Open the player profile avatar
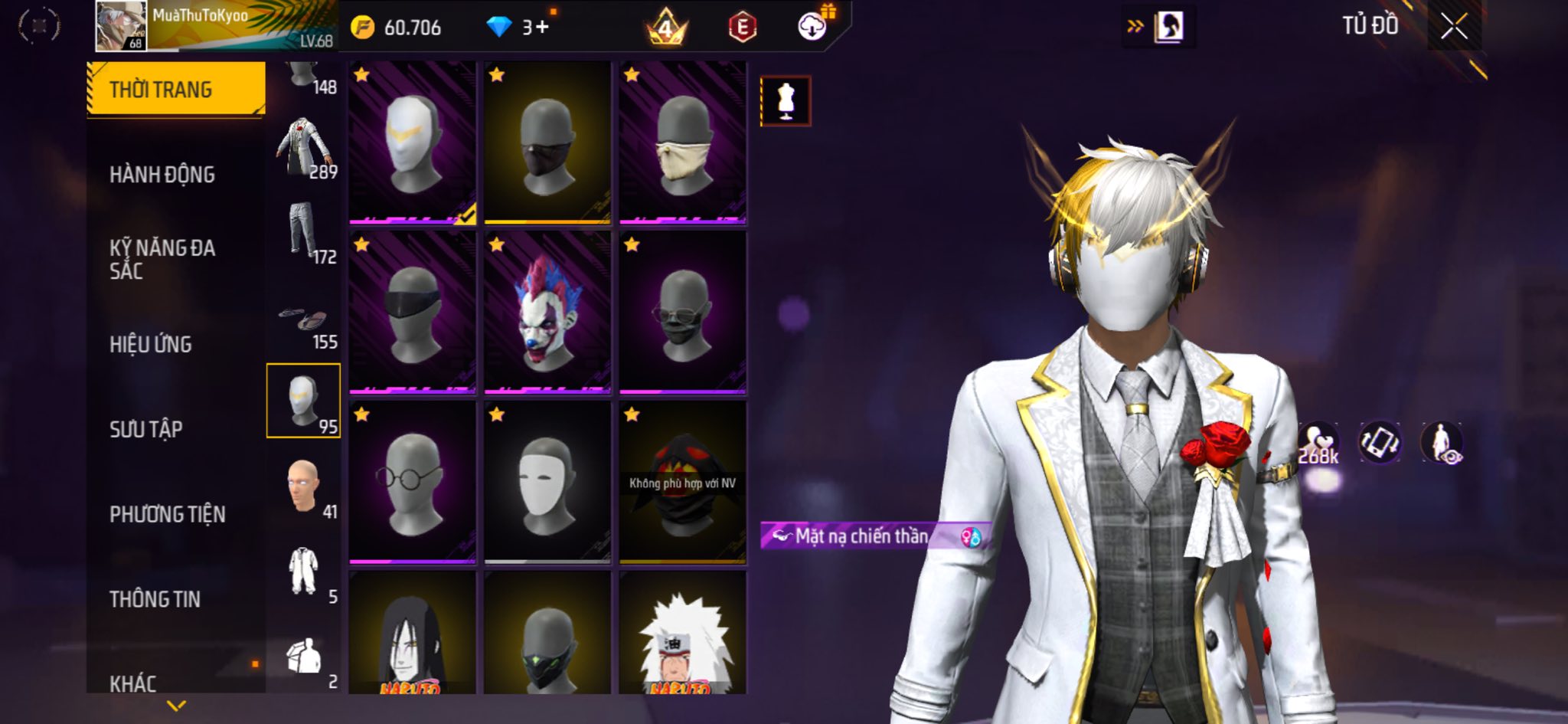This screenshot has height=724, width=1568. coord(120,26)
